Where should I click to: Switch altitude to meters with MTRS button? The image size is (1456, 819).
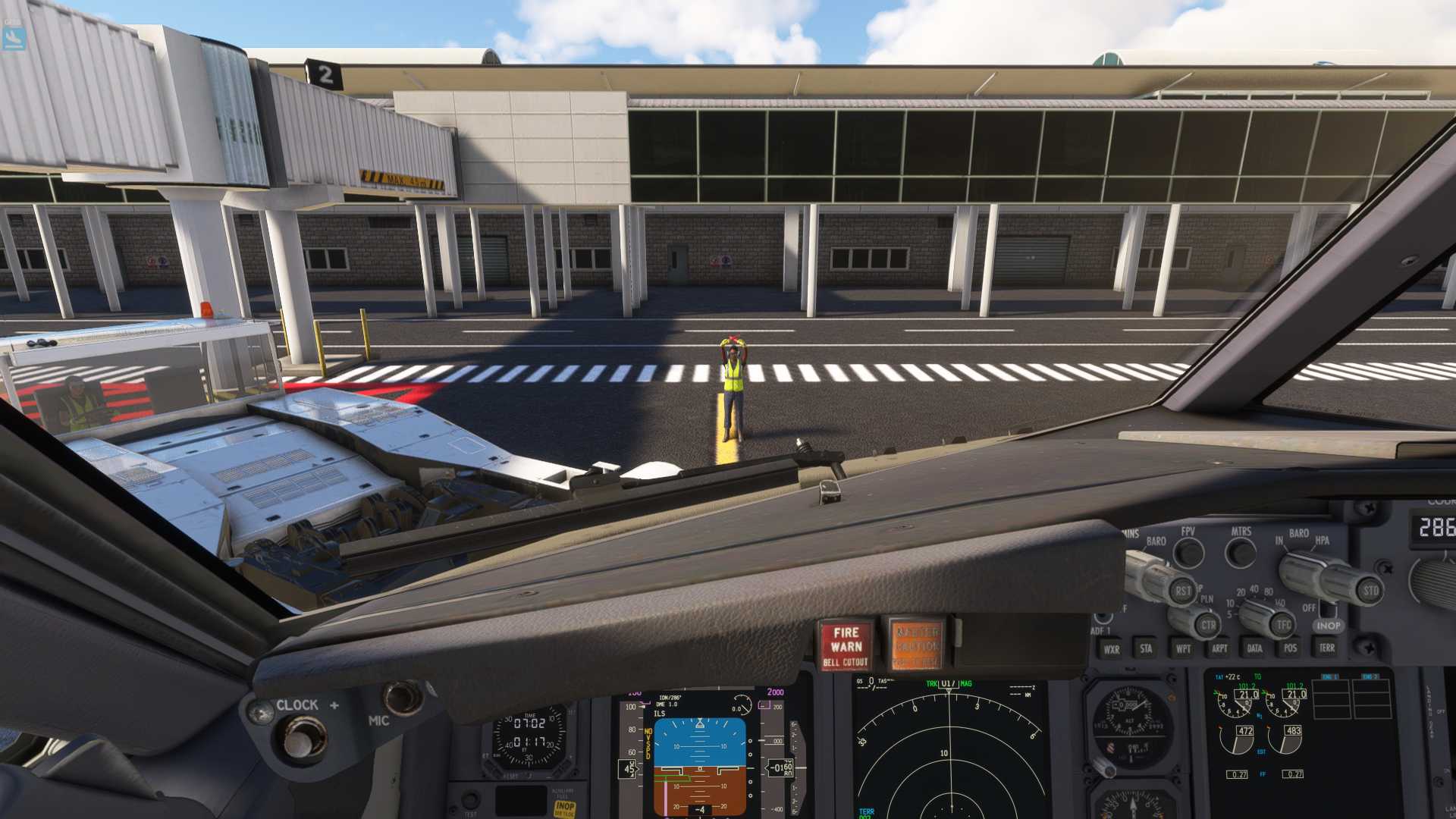point(1241,554)
